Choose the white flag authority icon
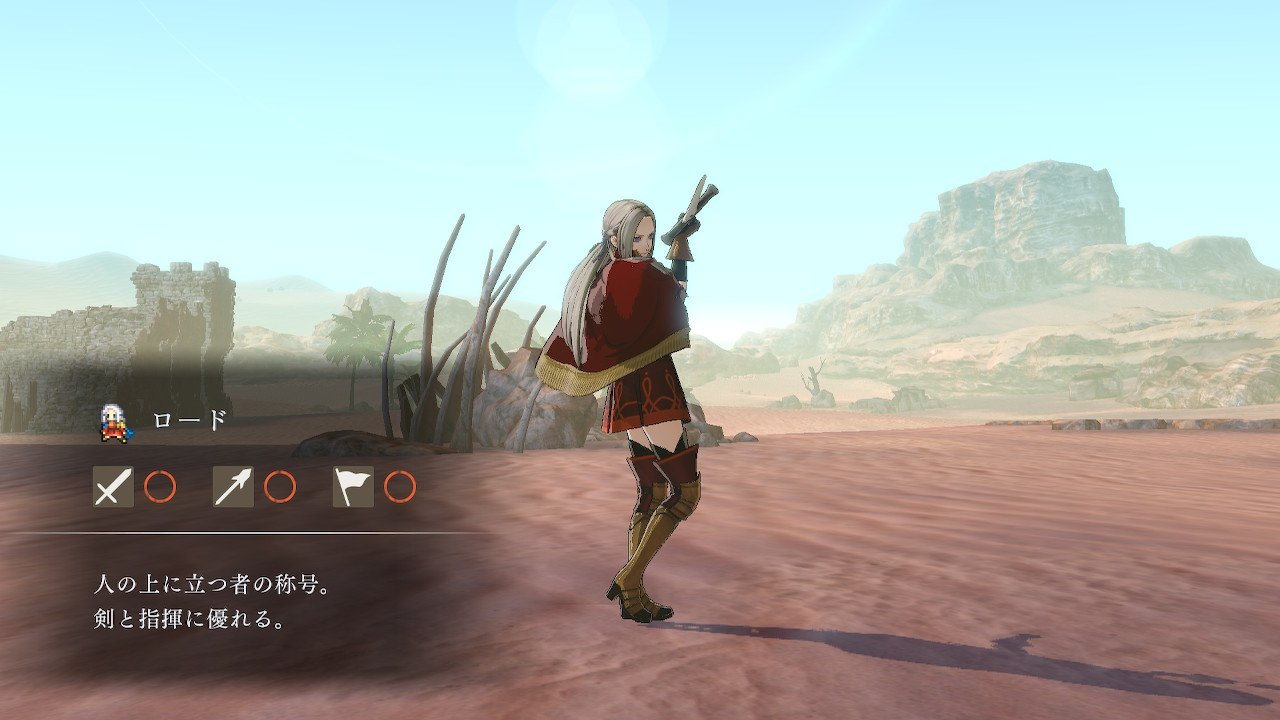The width and height of the screenshot is (1280, 720). [353, 487]
